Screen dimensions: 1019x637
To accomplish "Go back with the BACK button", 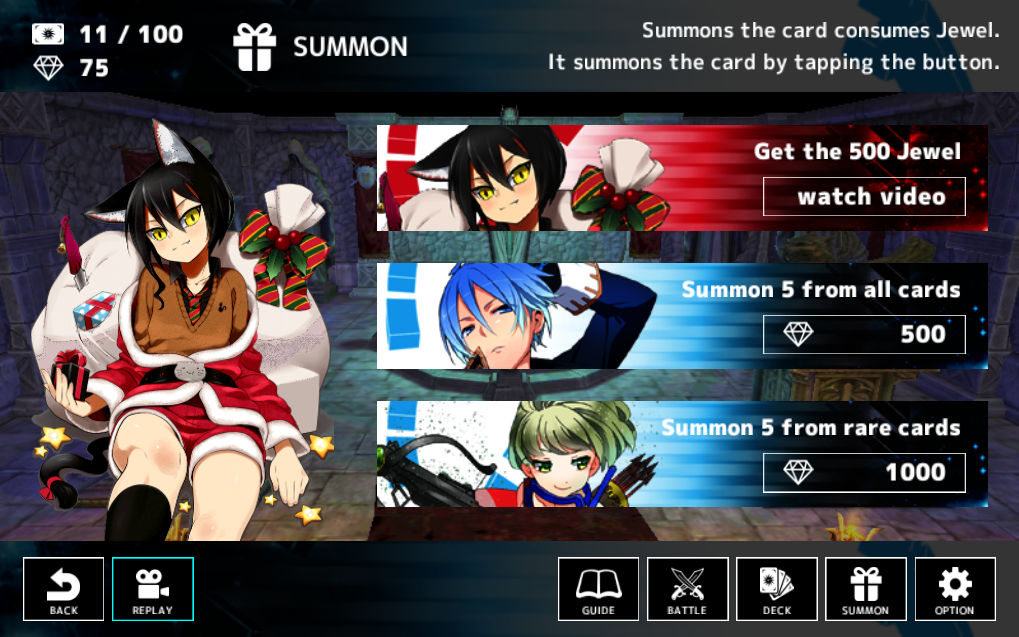I will coord(64,589).
